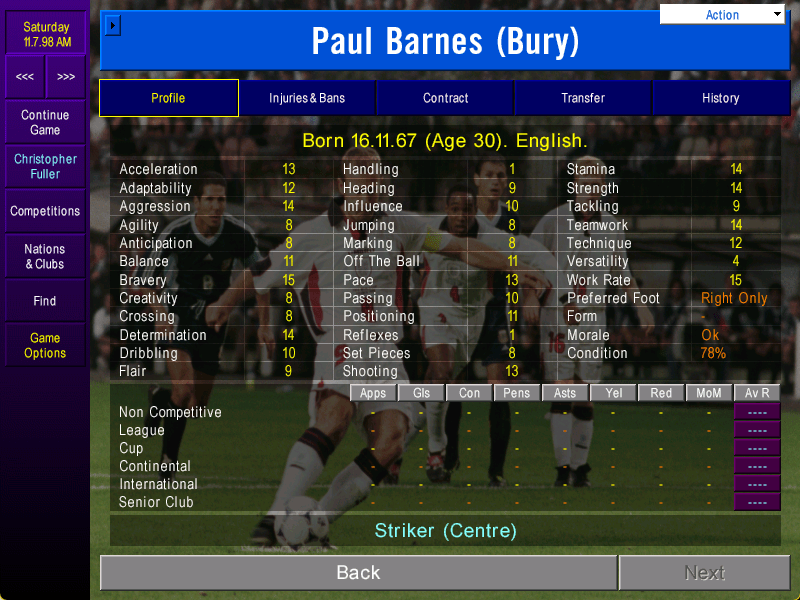
Task: Select the Profile tab
Action: point(168,98)
